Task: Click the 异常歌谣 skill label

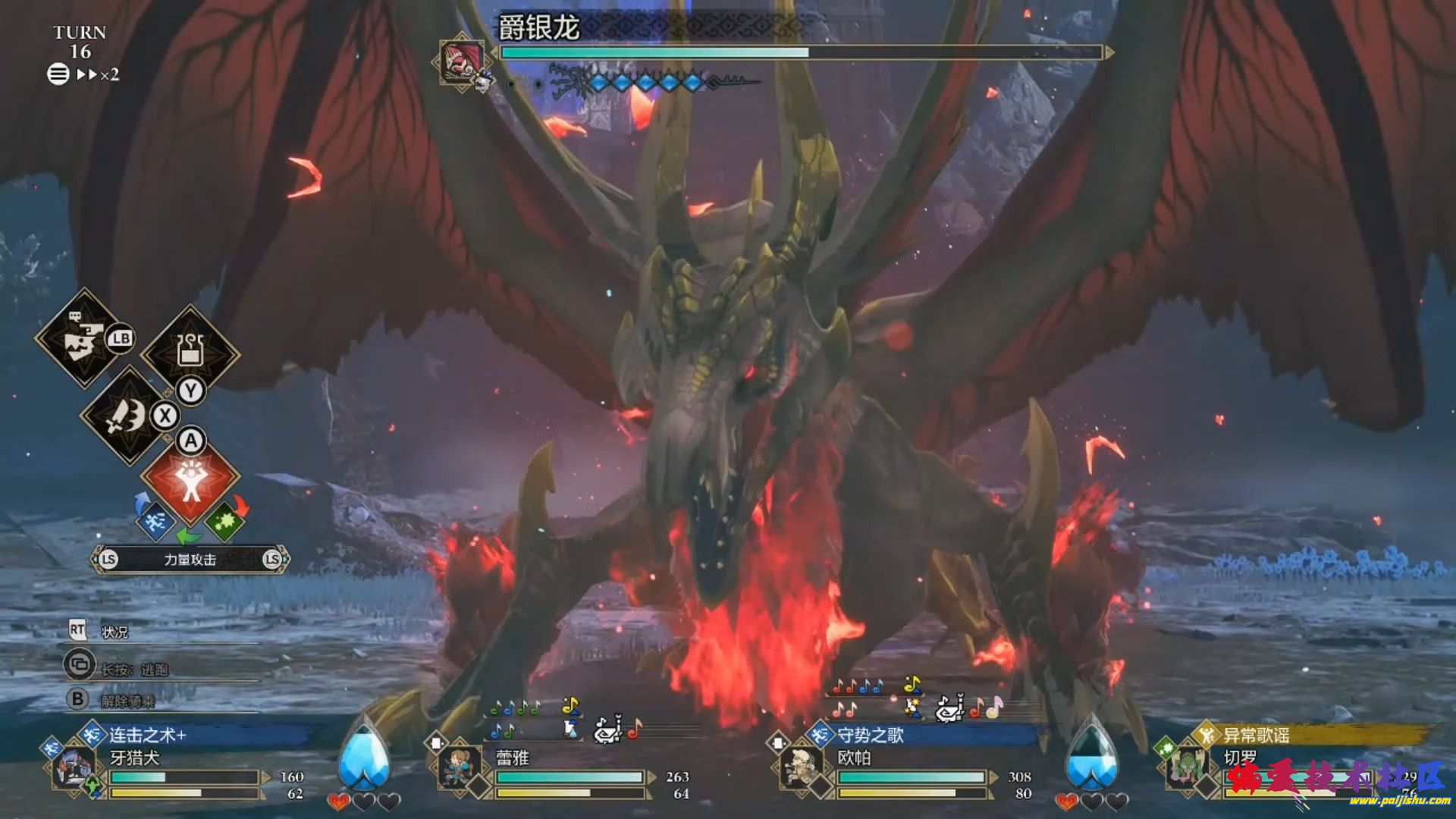Action: pos(1256,735)
